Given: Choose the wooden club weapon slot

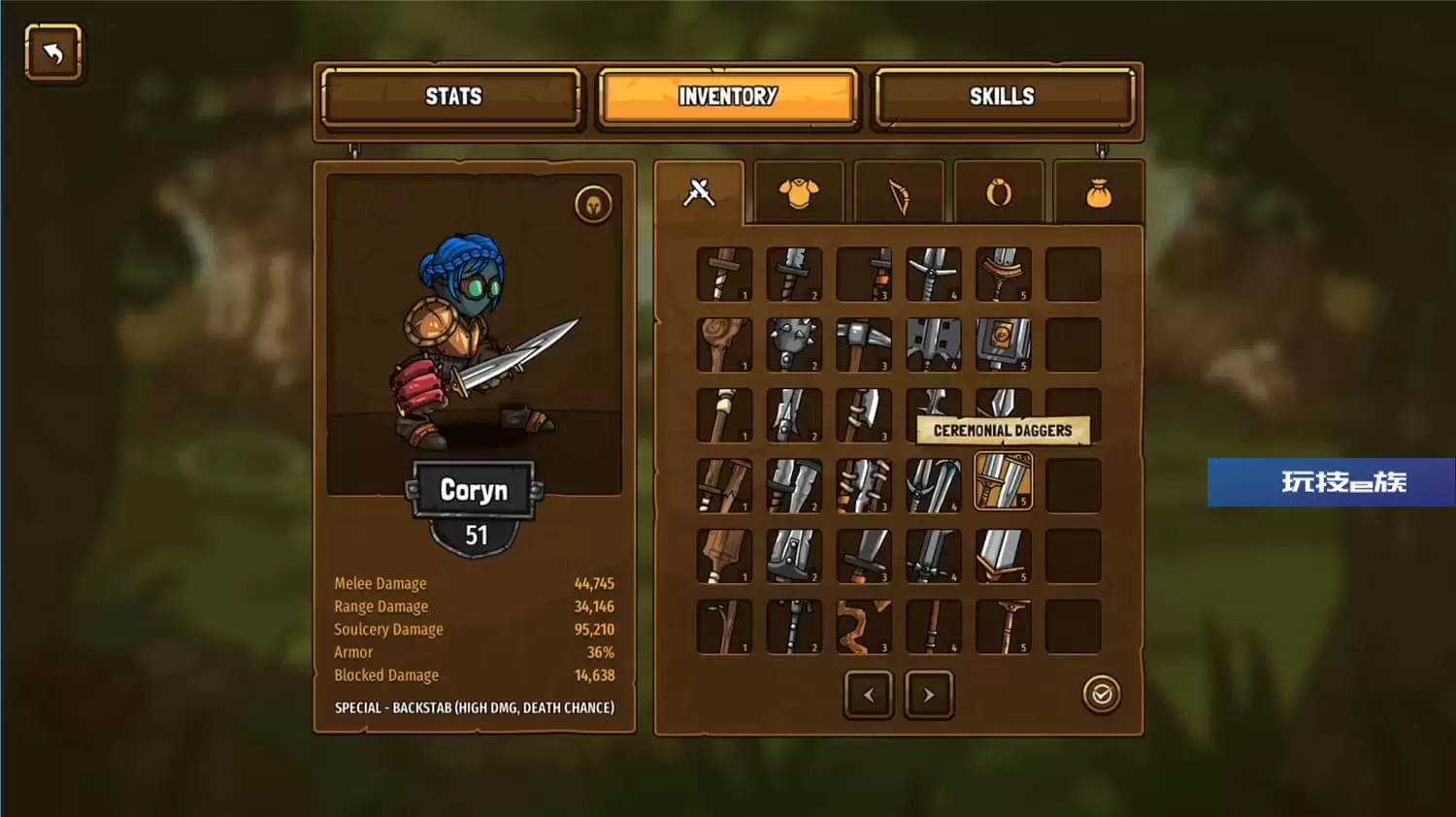Looking at the screenshot, I should [724, 344].
